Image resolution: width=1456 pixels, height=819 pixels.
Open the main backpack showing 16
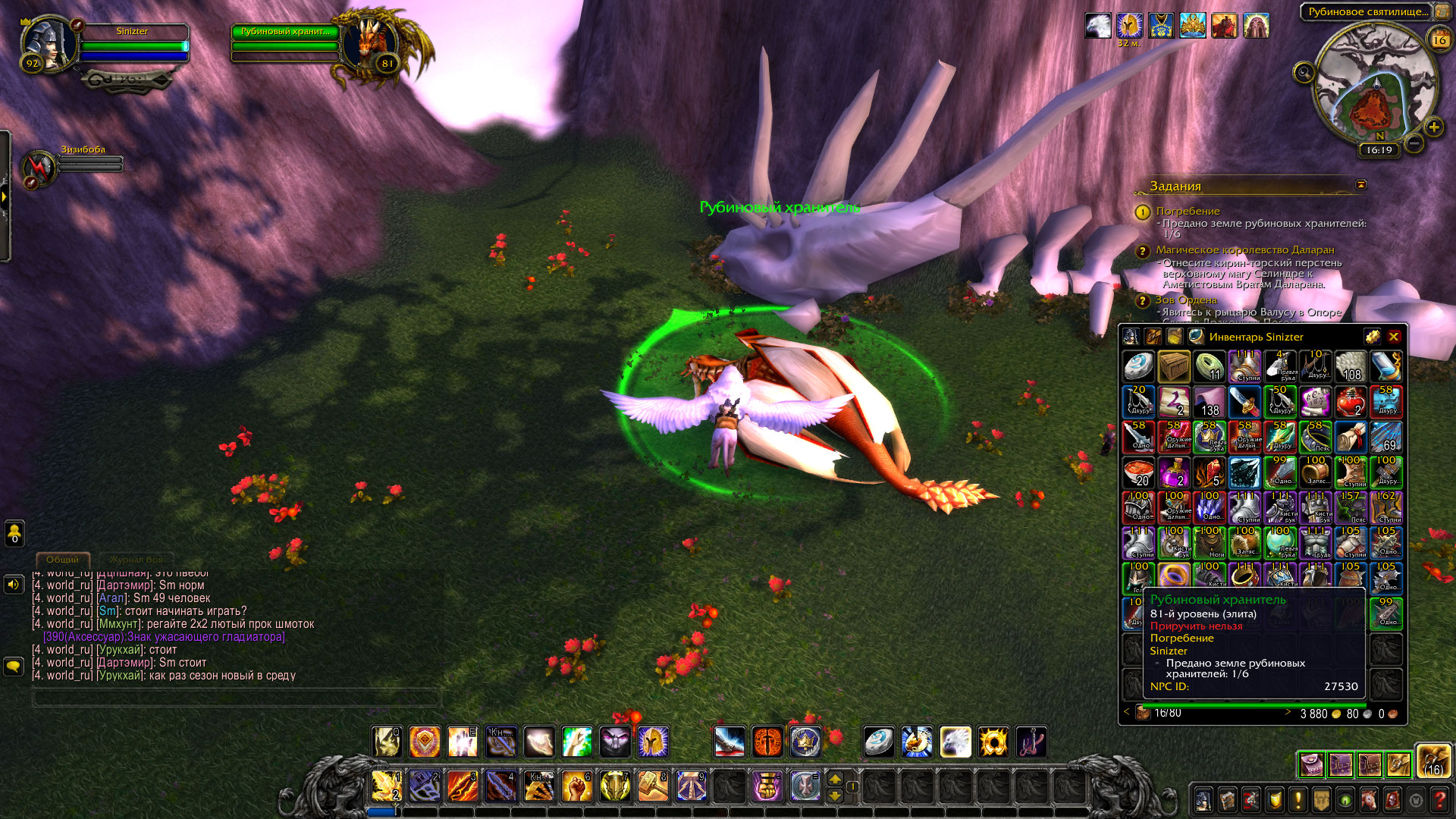click(x=1433, y=761)
